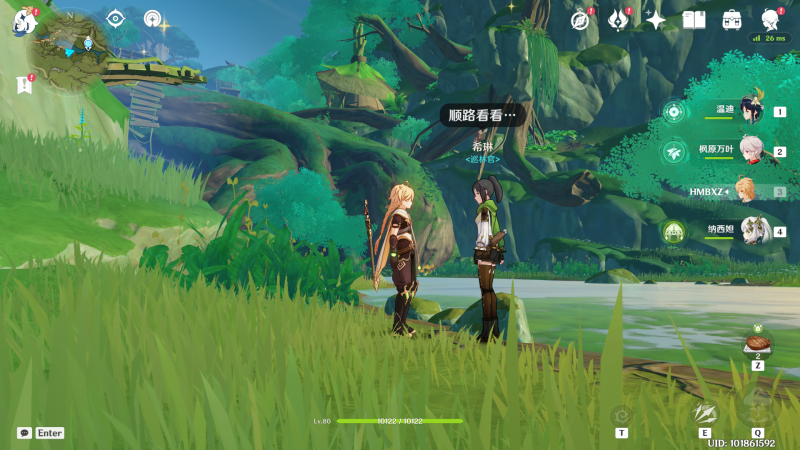Trigger the elemental burst icon
800x450 pixels.
pos(757,406)
